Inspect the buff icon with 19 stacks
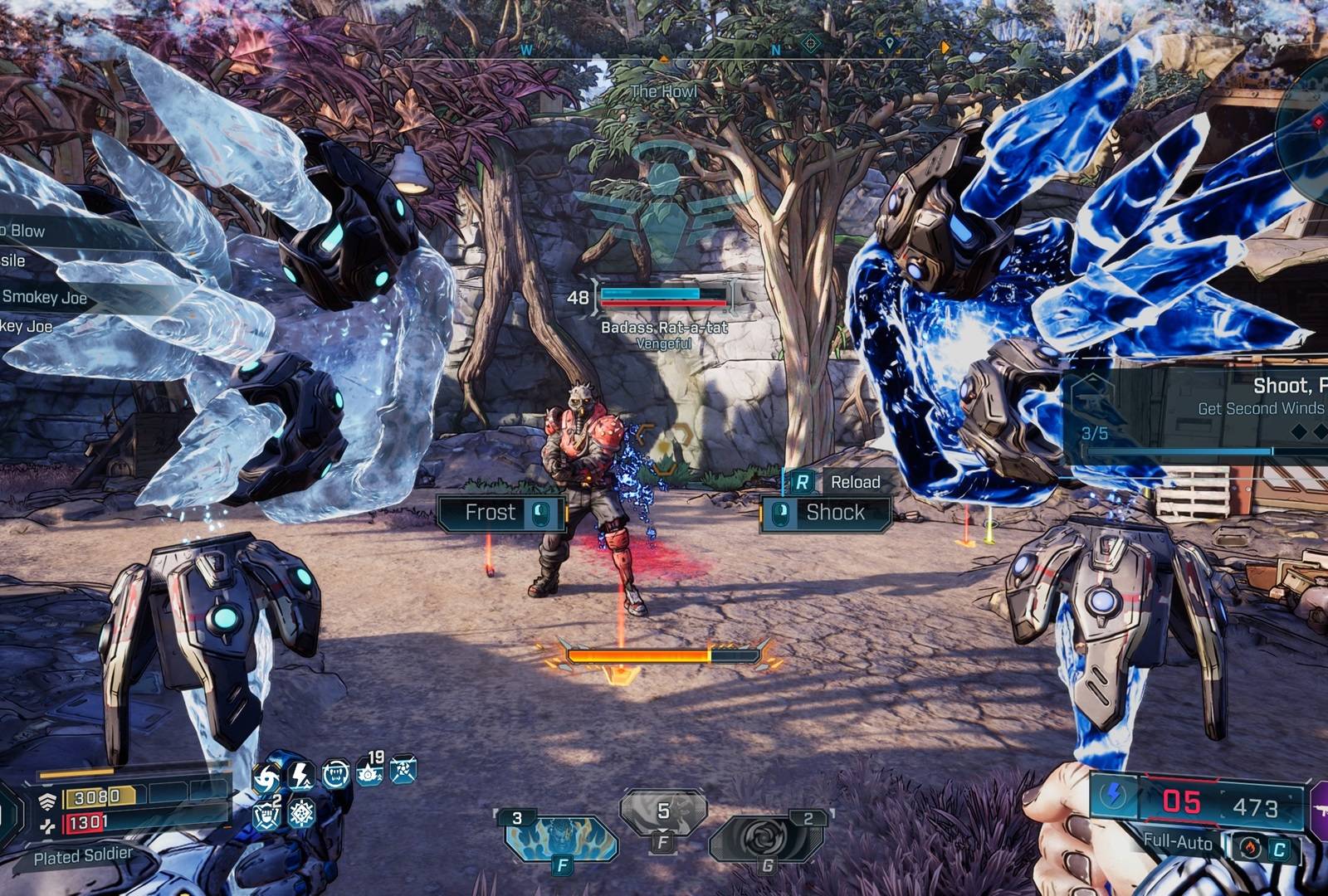The height and width of the screenshot is (896, 1328). (370, 771)
